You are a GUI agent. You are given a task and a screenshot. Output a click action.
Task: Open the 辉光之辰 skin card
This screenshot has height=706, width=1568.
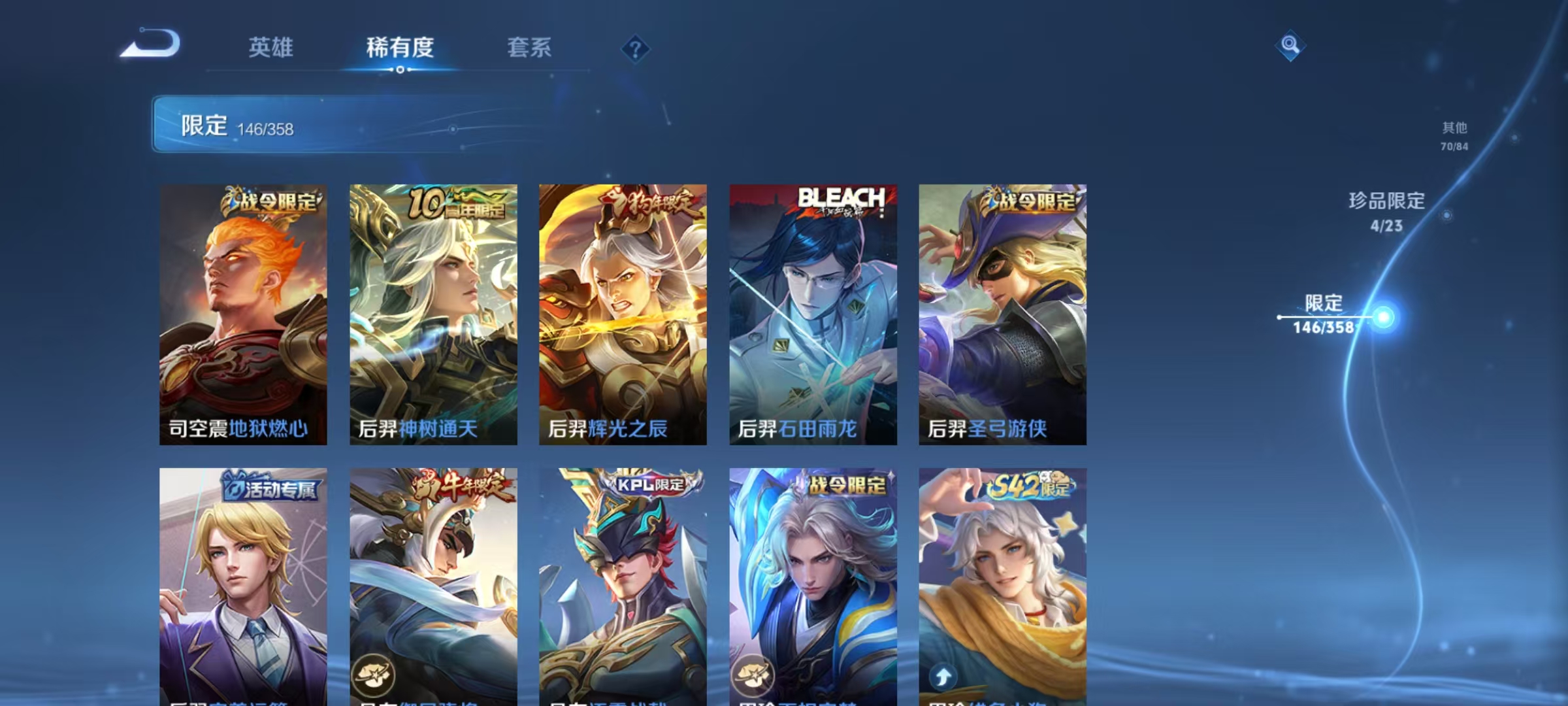click(622, 314)
